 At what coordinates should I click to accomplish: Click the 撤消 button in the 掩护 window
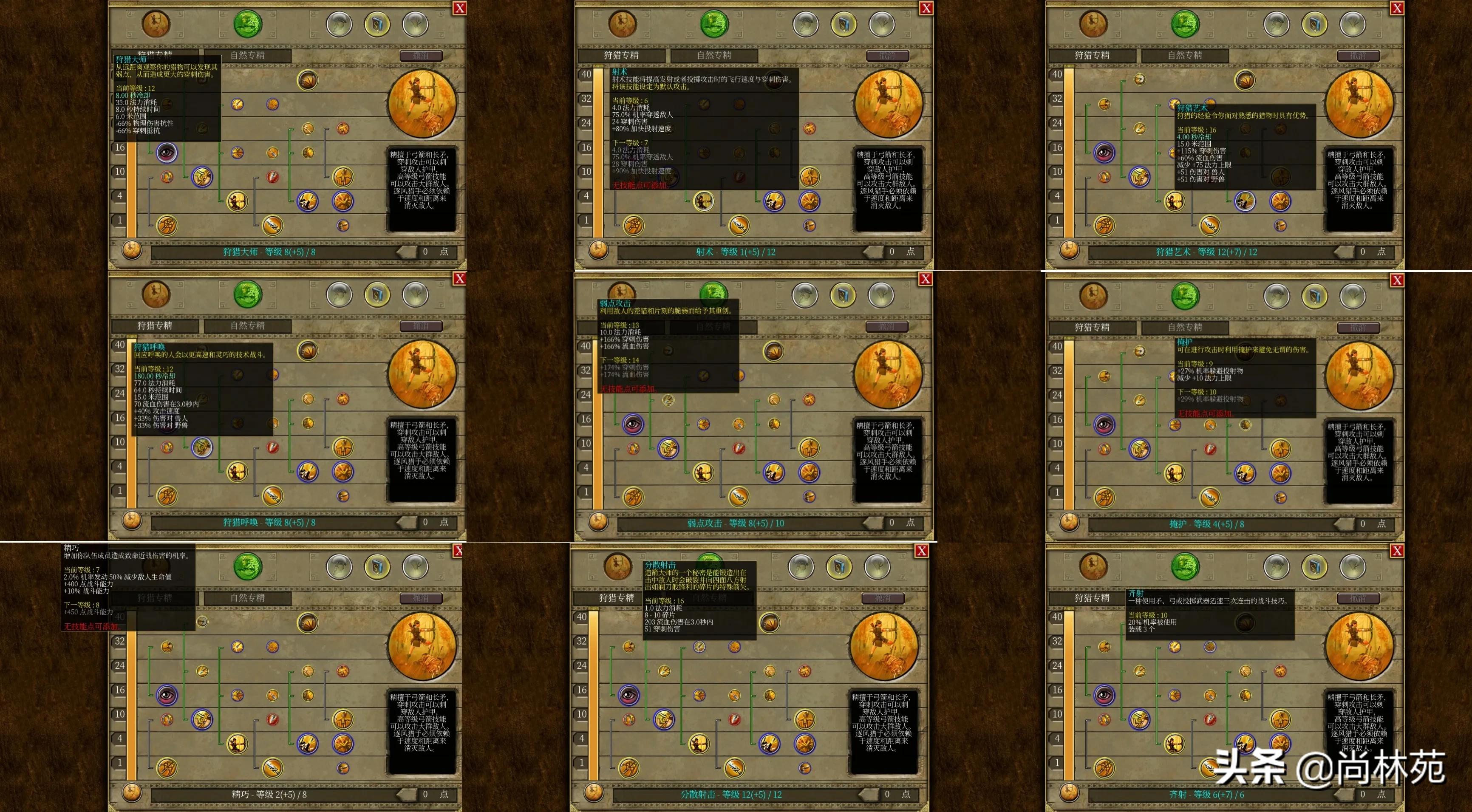(x=1358, y=328)
